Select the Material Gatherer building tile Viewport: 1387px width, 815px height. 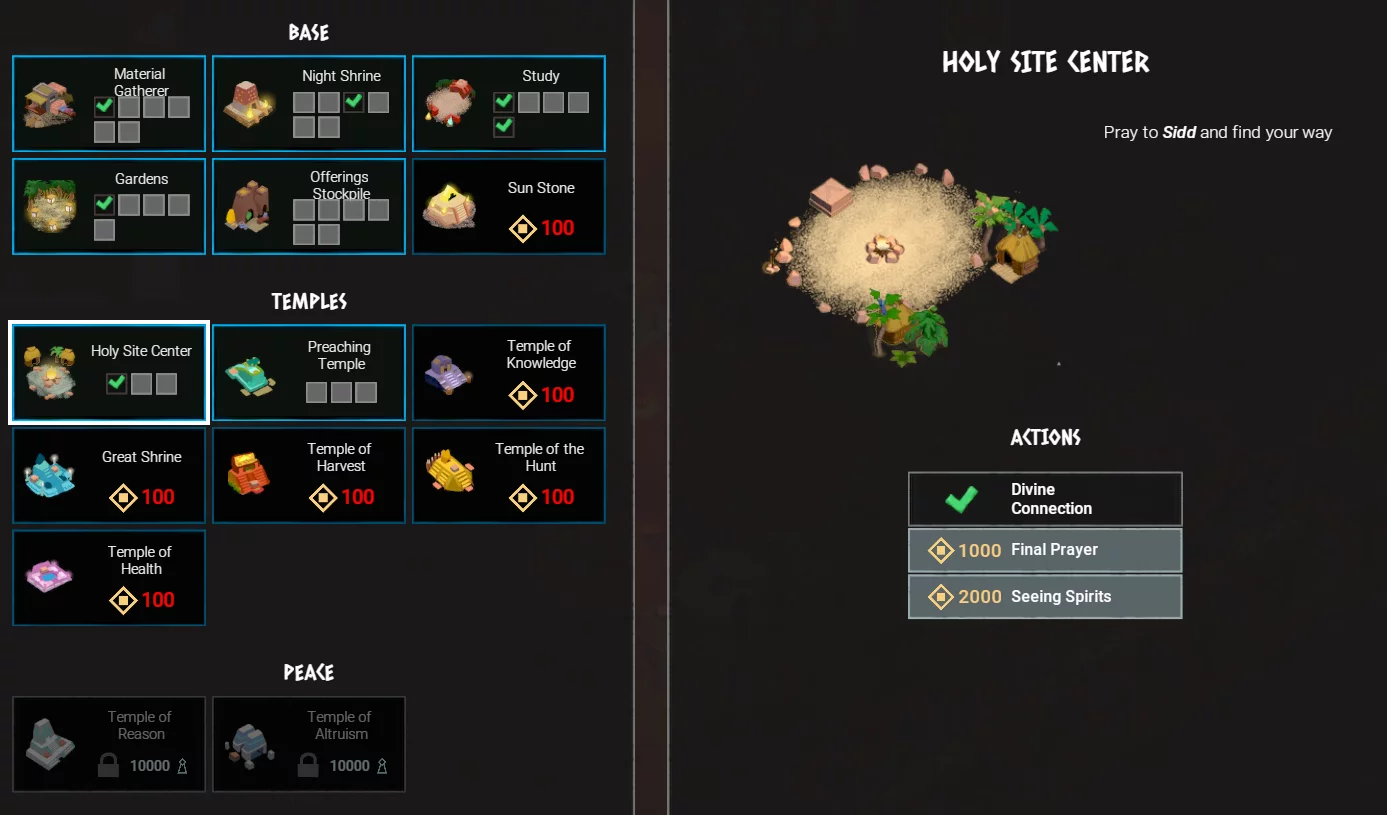[109, 104]
